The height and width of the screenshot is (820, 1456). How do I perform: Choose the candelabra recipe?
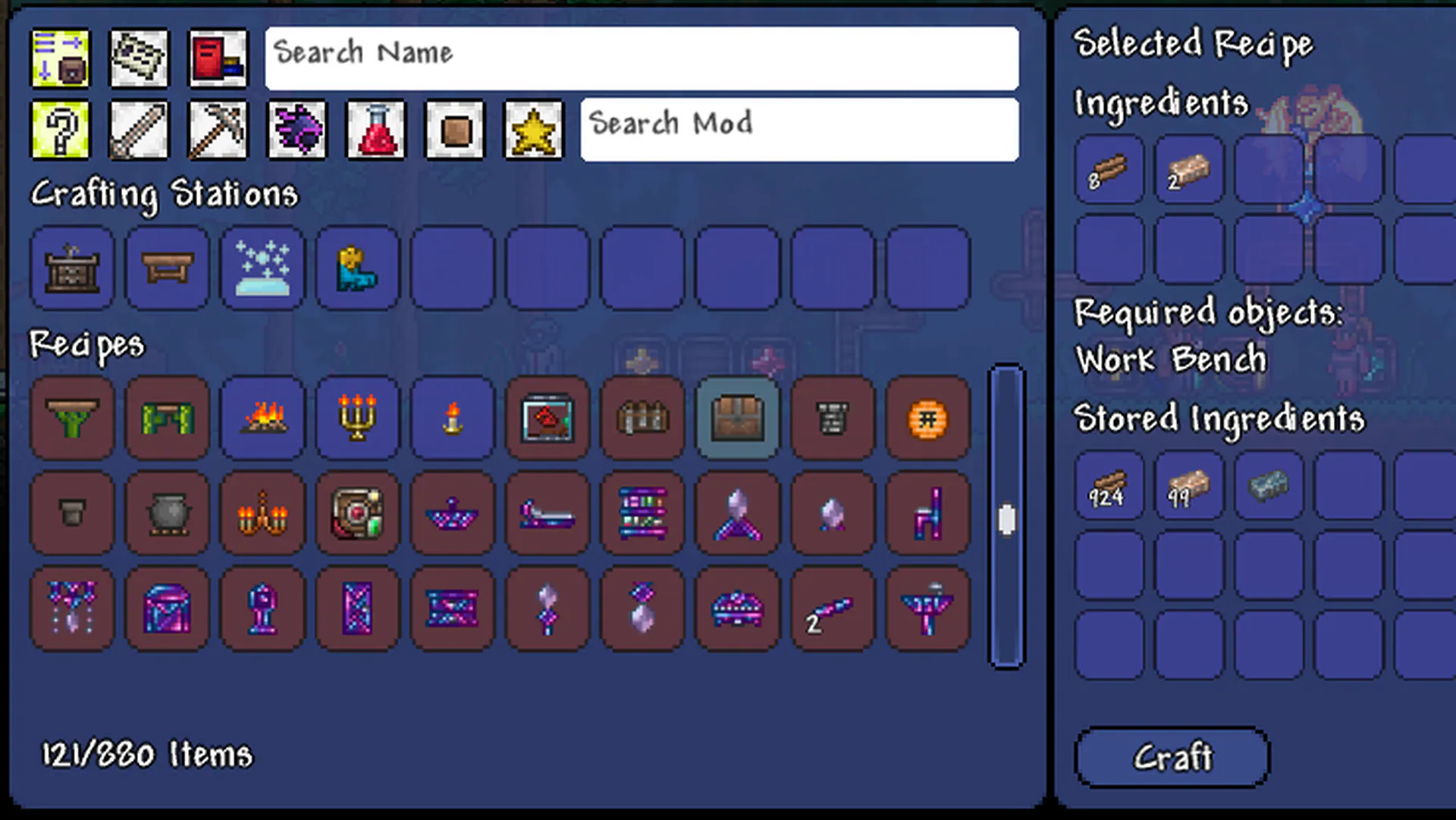357,418
